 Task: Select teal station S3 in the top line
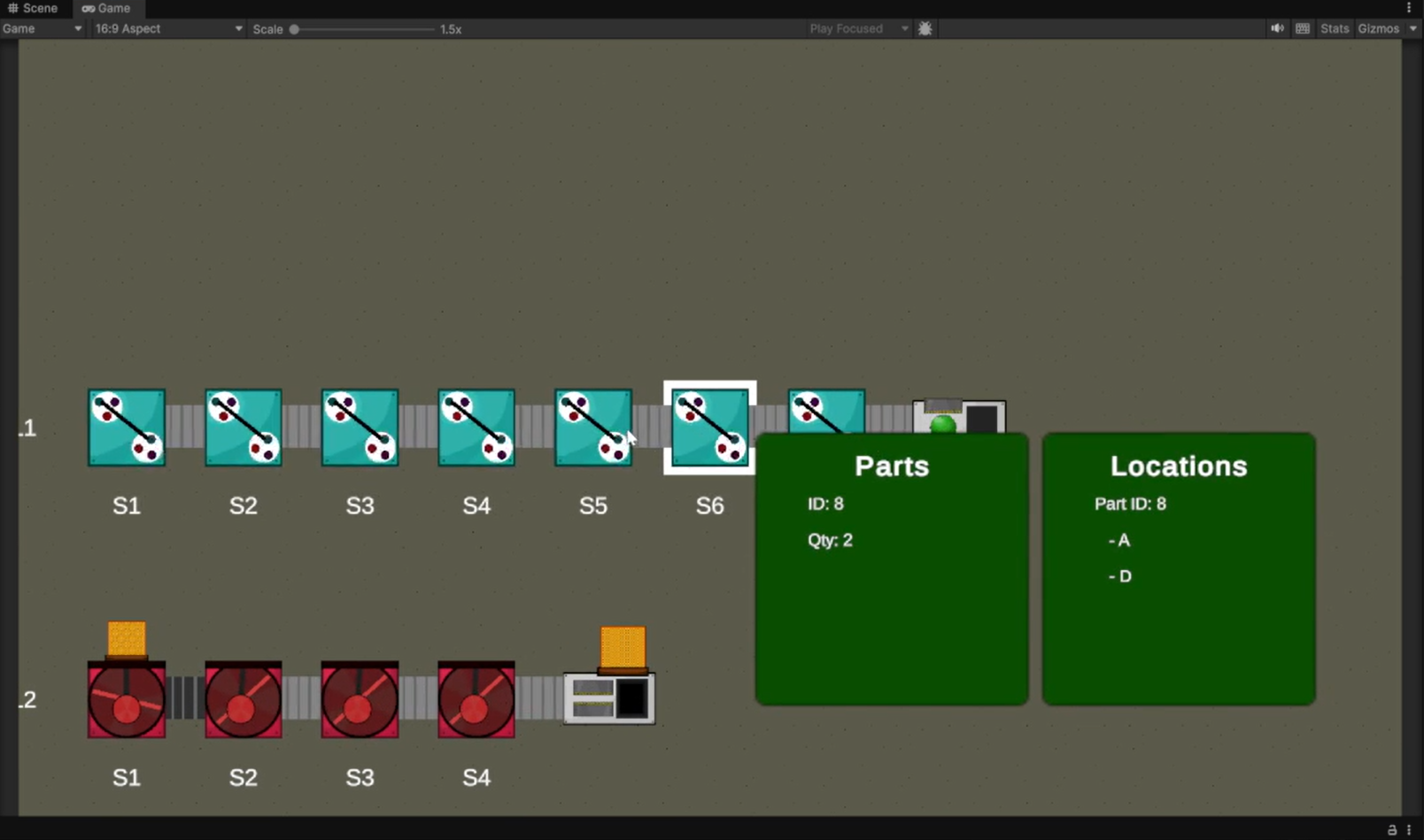[x=360, y=428]
